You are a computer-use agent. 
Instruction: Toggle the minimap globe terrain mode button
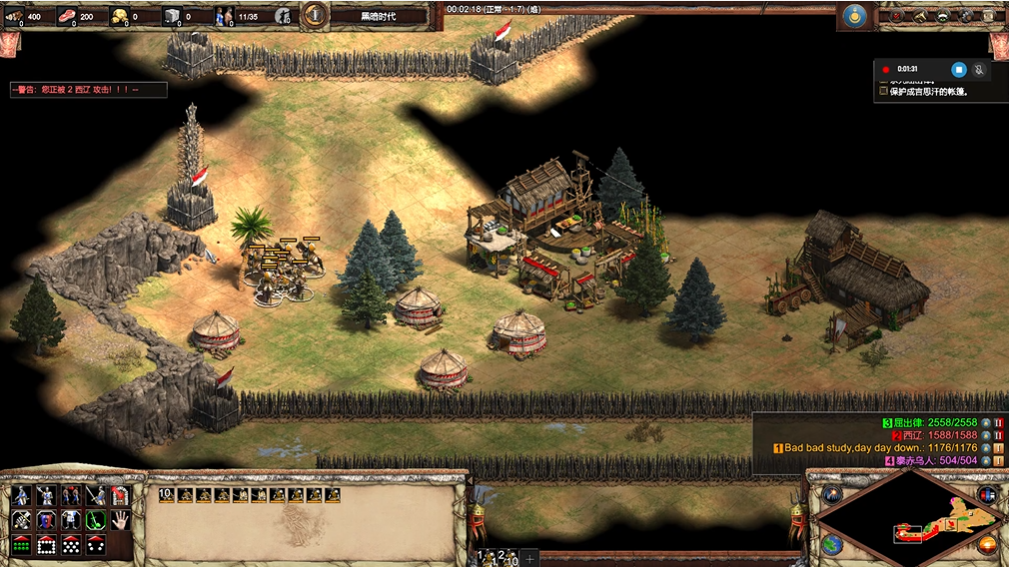832,545
